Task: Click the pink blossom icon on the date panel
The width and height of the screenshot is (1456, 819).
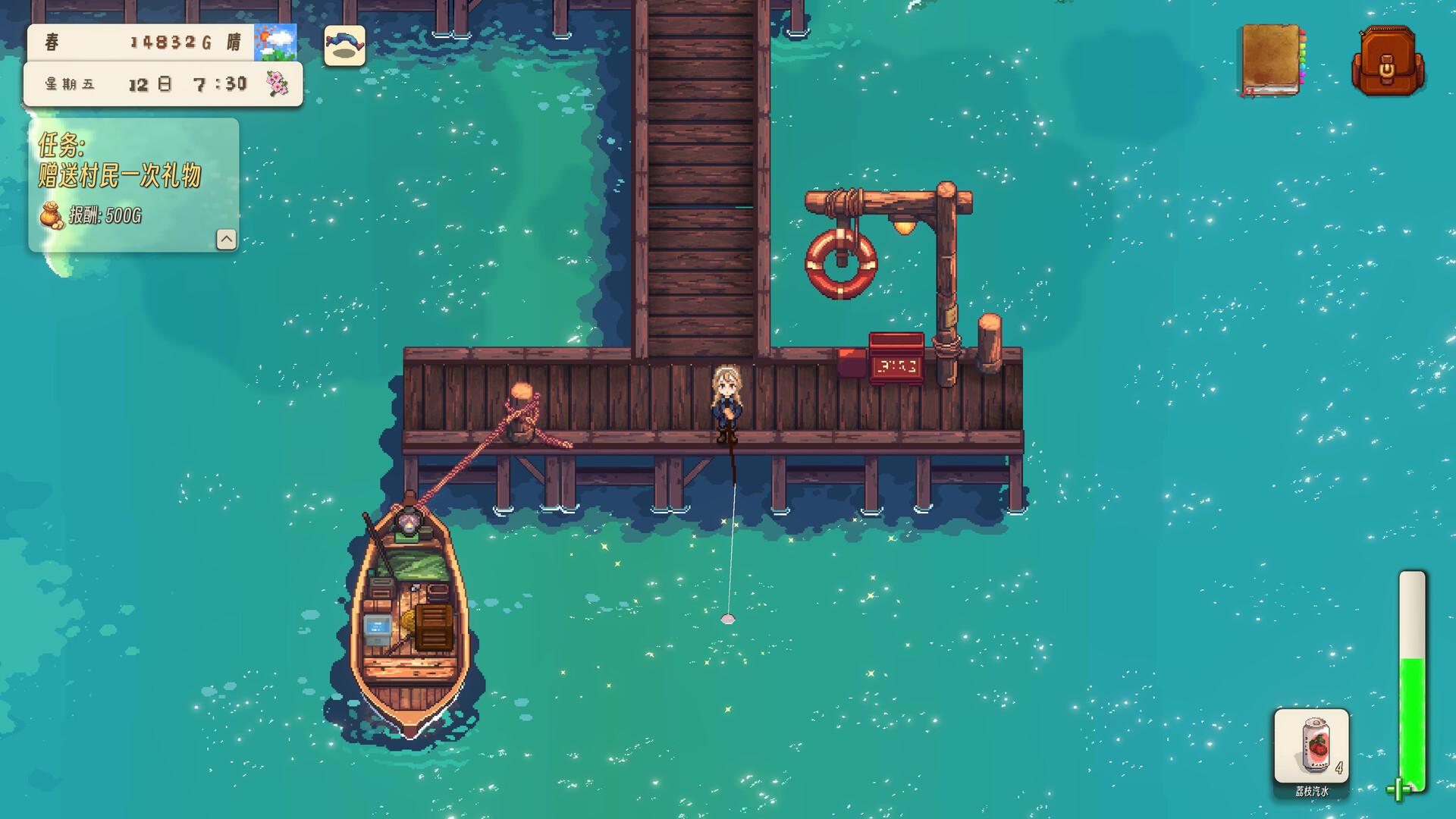Action: [278, 83]
